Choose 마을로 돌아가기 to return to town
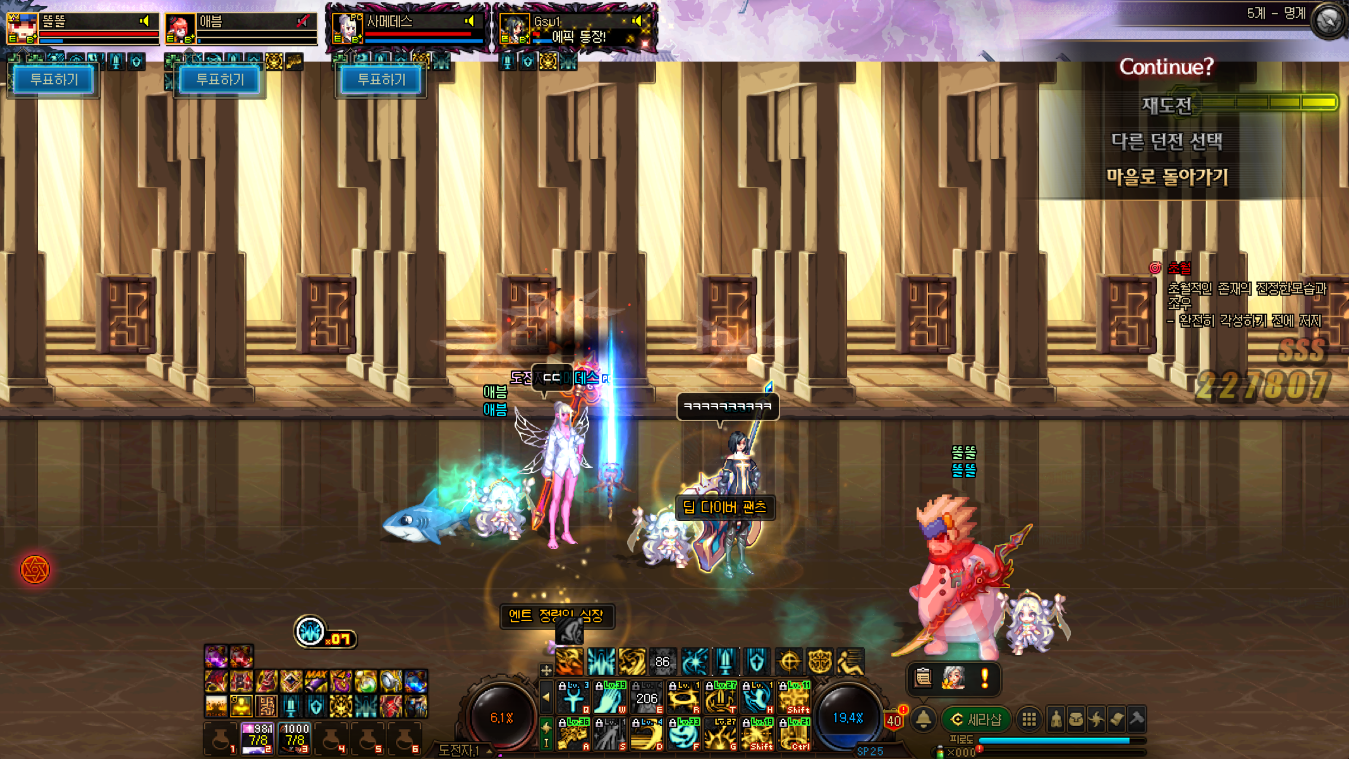The height and width of the screenshot is (759, 1349). tap(1167, 178)
